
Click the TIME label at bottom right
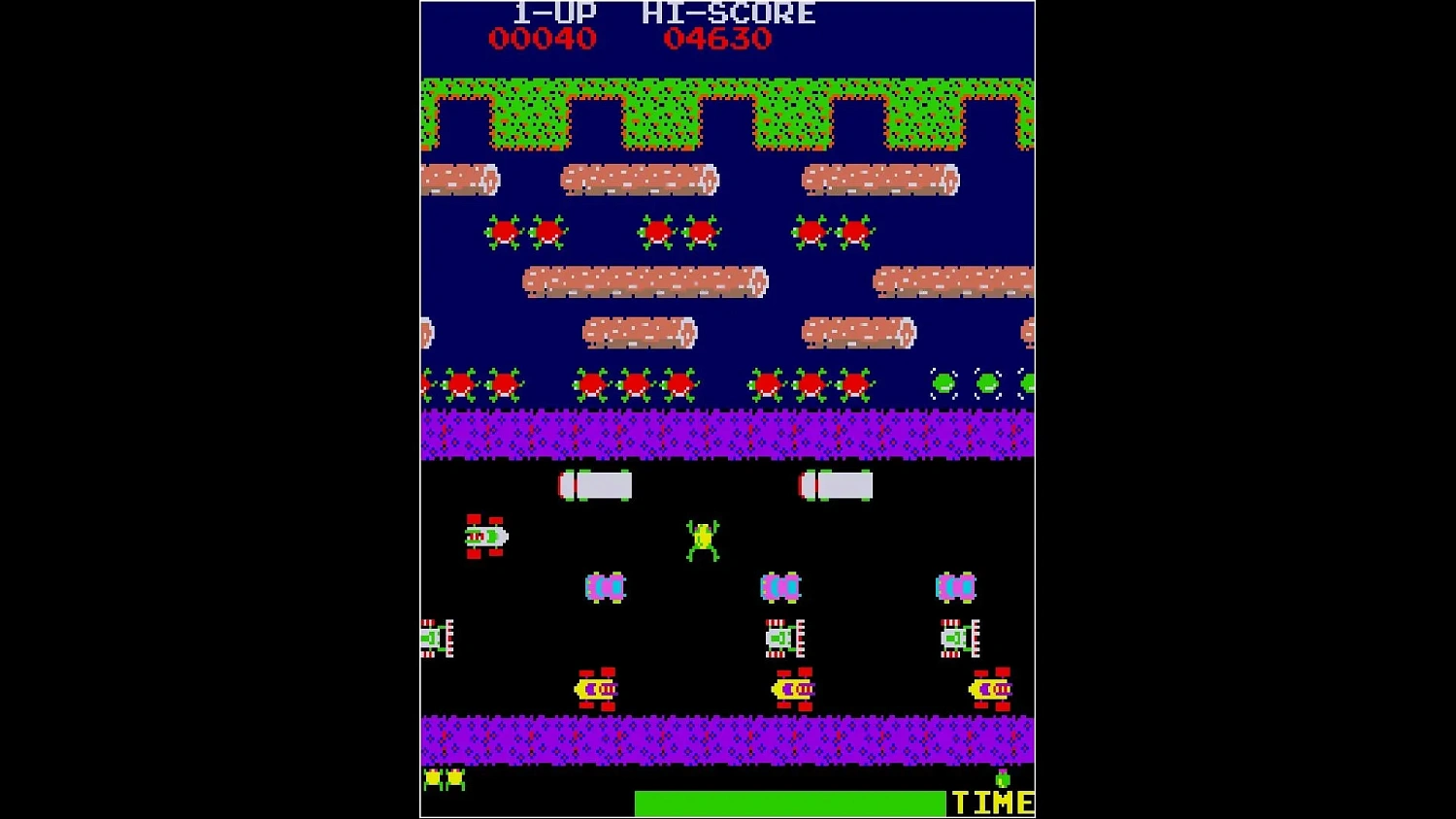point(991,803)
